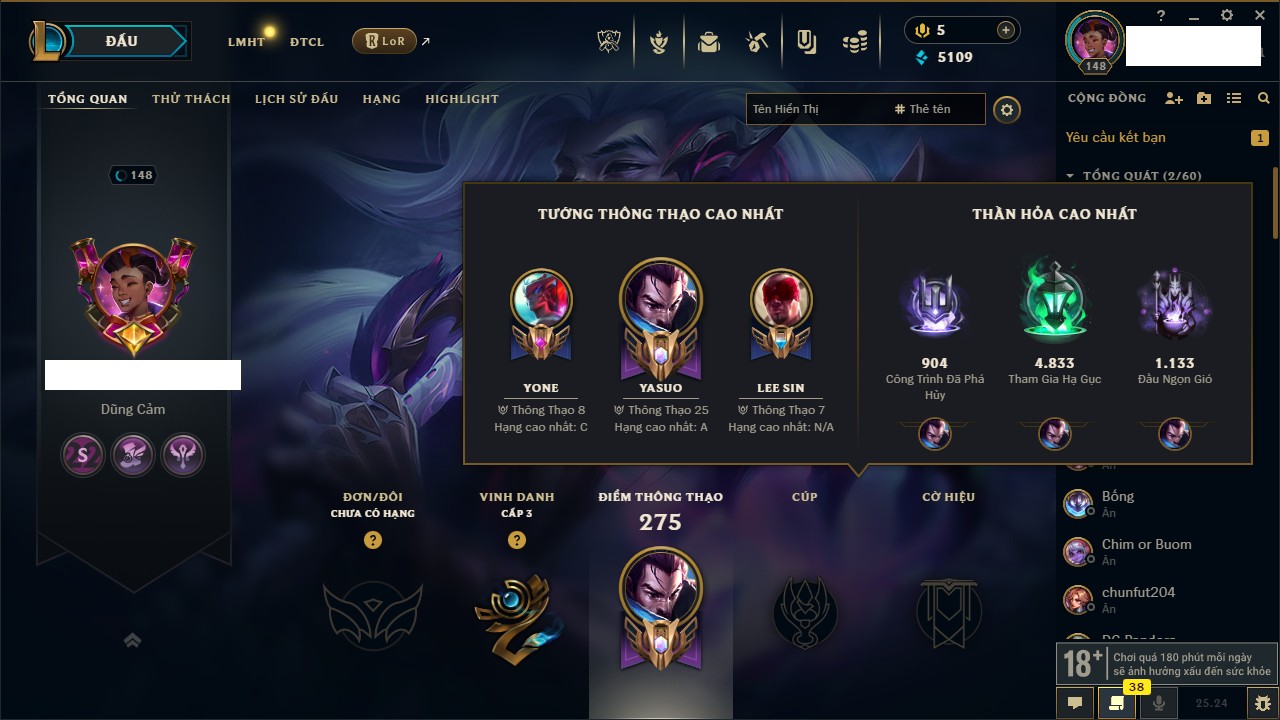Select the HẠNG tab
1280x720 pixels.
381,99
